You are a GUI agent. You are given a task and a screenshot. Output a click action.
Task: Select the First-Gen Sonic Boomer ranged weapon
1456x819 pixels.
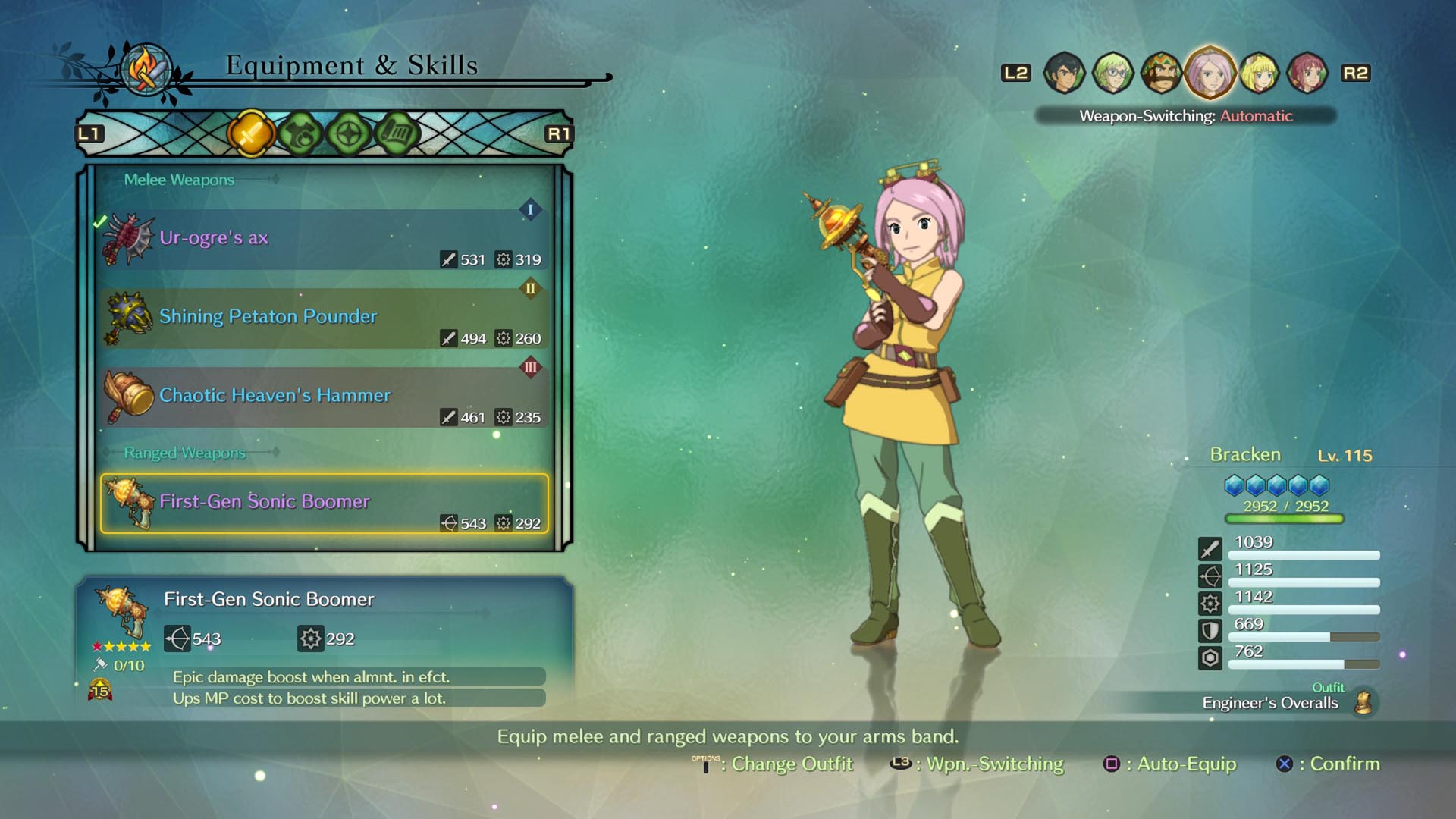click(324, 504)
